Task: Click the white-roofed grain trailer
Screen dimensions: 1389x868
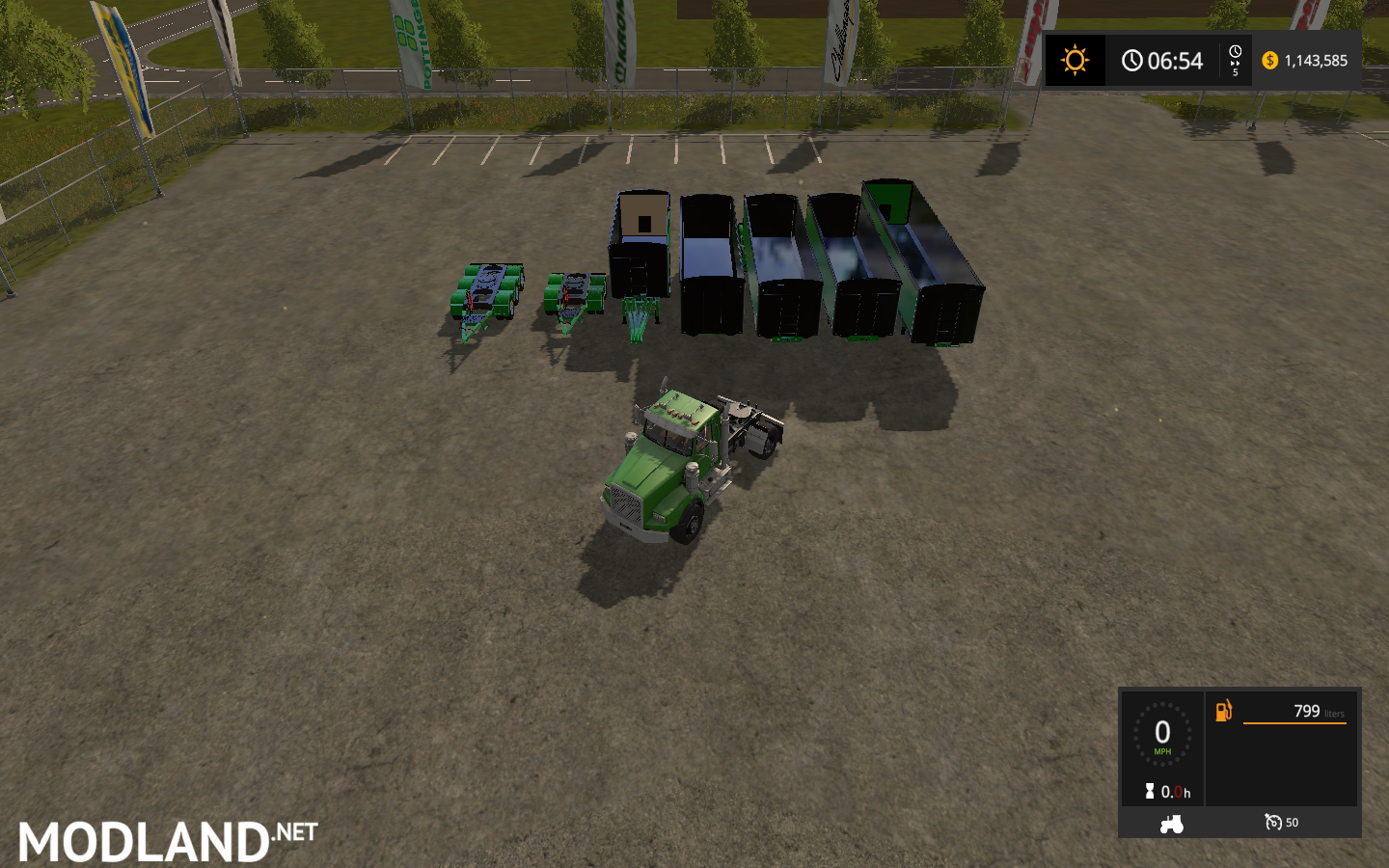Action: 641,246
